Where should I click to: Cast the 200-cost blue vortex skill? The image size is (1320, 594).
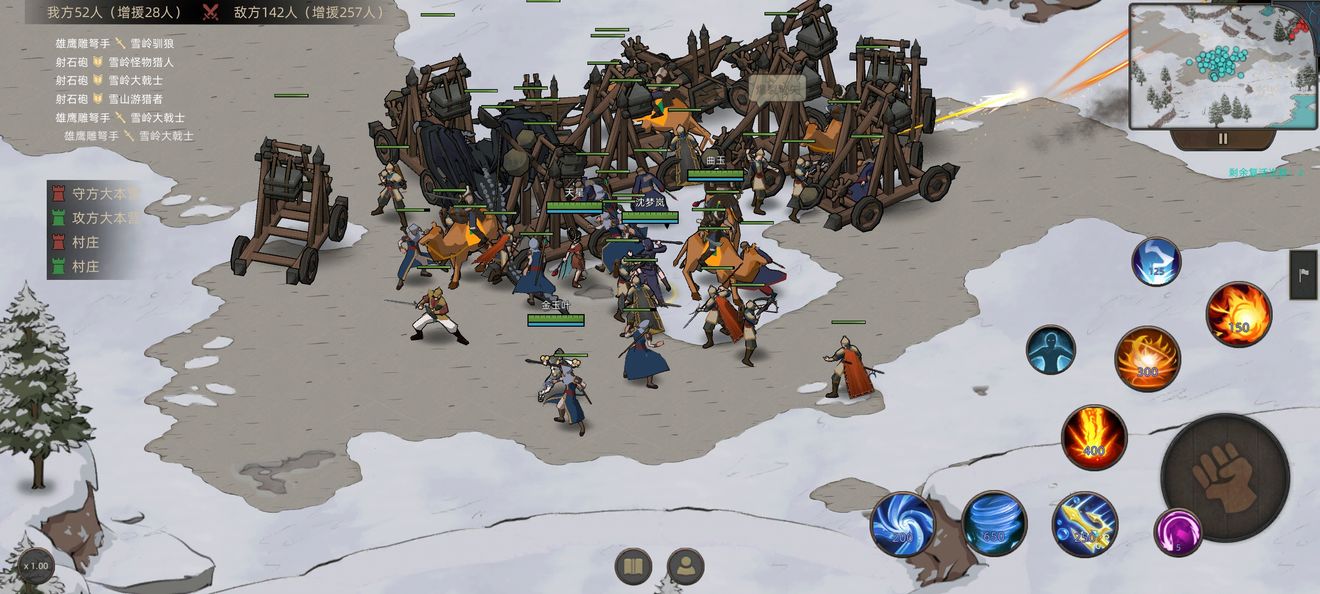[903, 524]
